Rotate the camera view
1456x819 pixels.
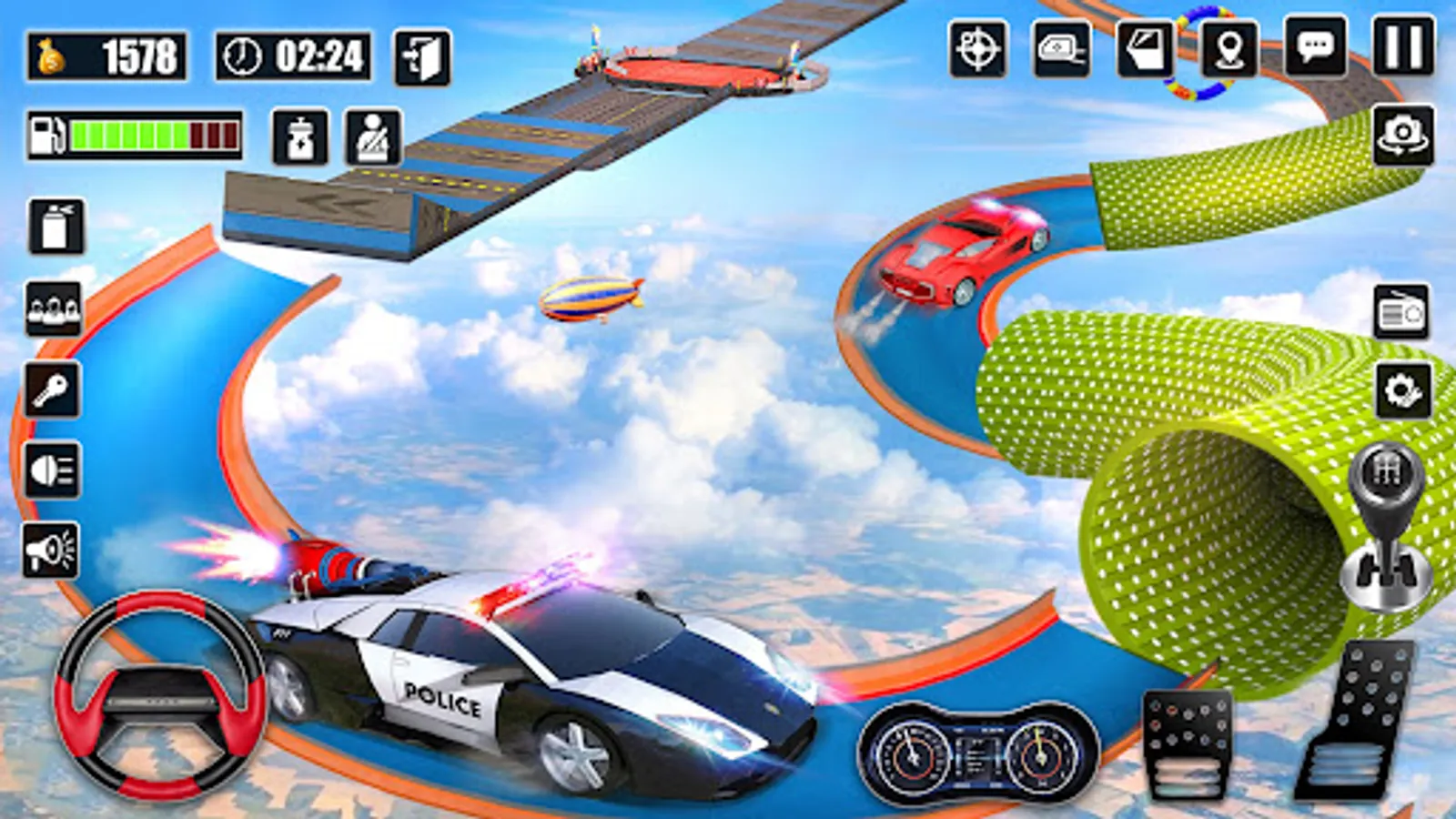1402,133
